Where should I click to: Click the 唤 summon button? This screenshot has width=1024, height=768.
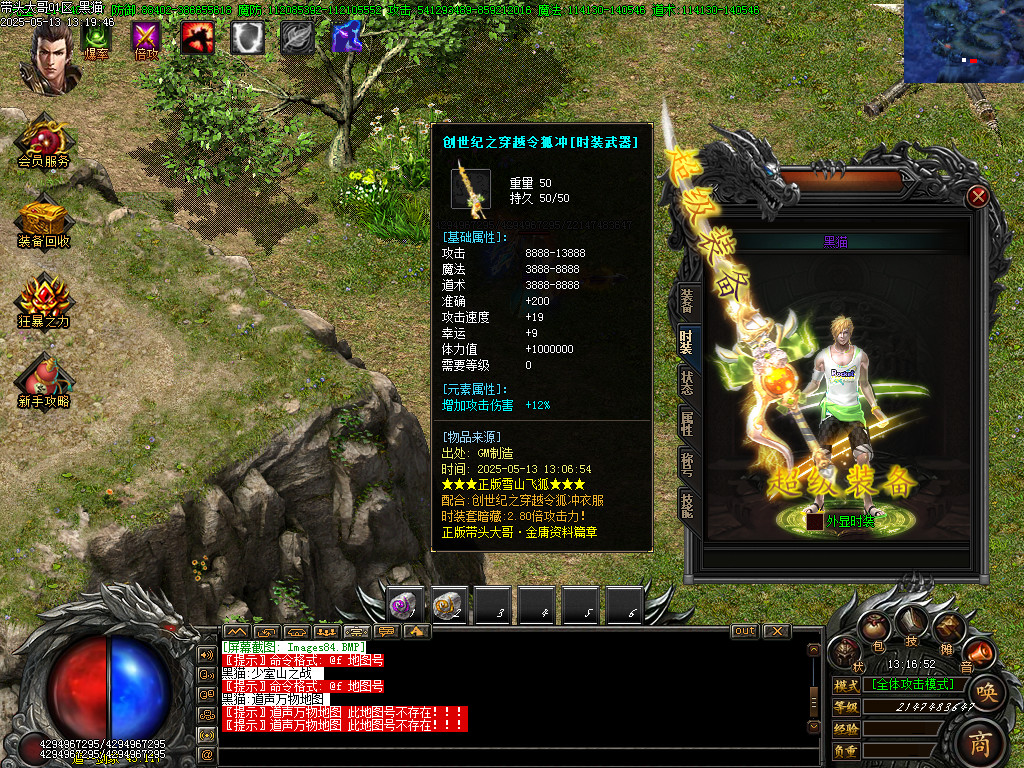pyautogui.click(x=986, y=692)
